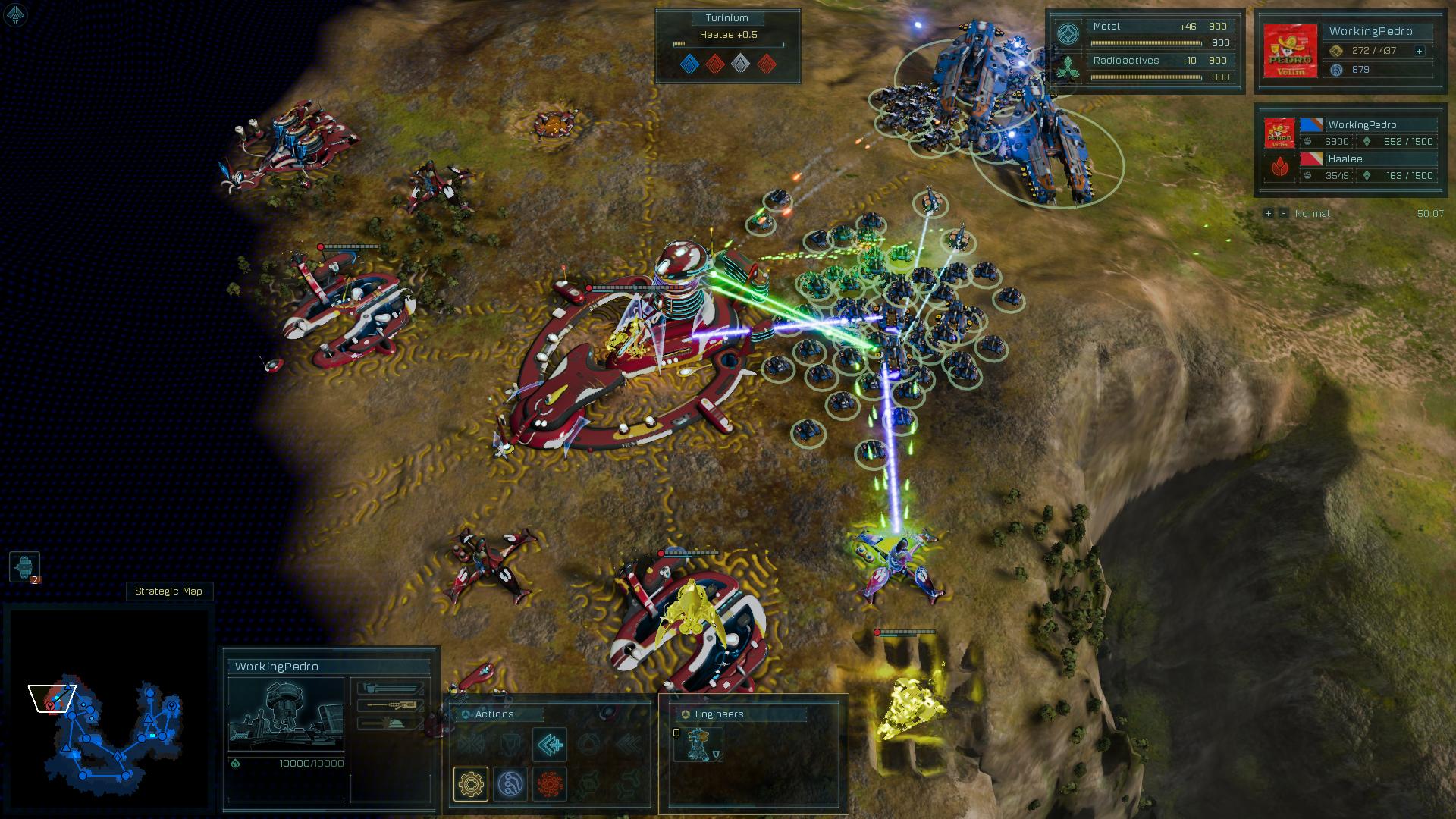The width and height of the screenshot is (1456, 819).
Task: Increase game speed with the plus button
Action: point(1268,214)
